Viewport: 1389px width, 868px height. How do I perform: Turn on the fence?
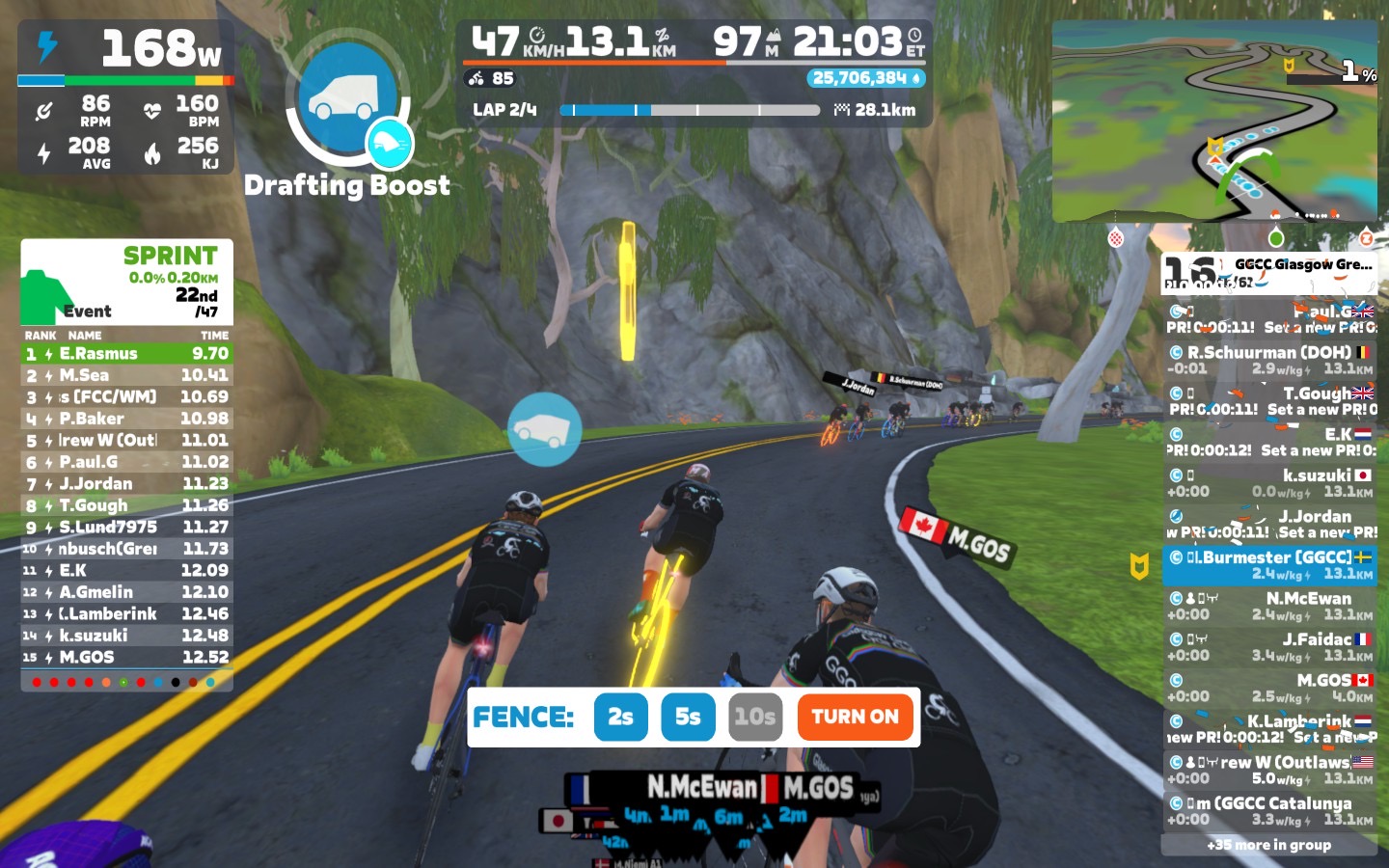pos(855,717)
